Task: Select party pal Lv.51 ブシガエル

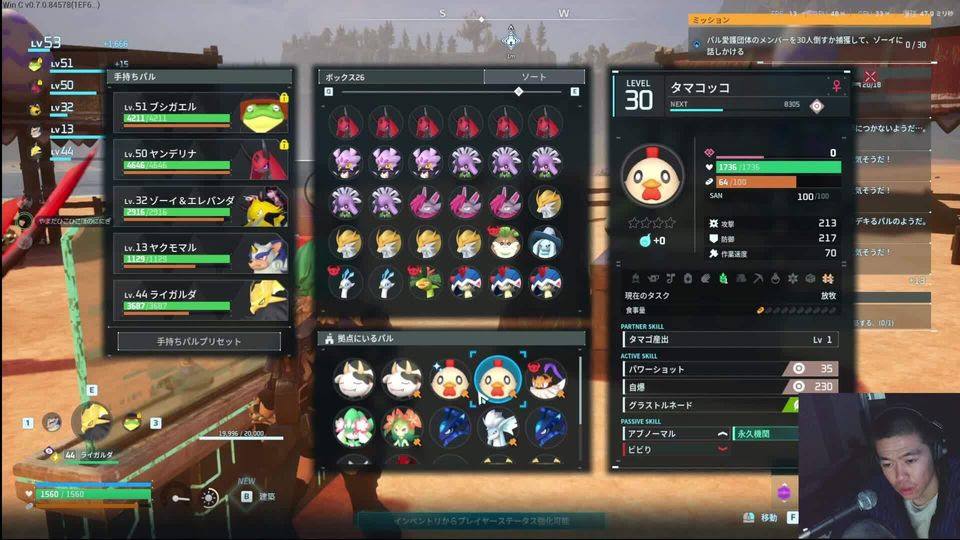Action: tap(200, 115)
